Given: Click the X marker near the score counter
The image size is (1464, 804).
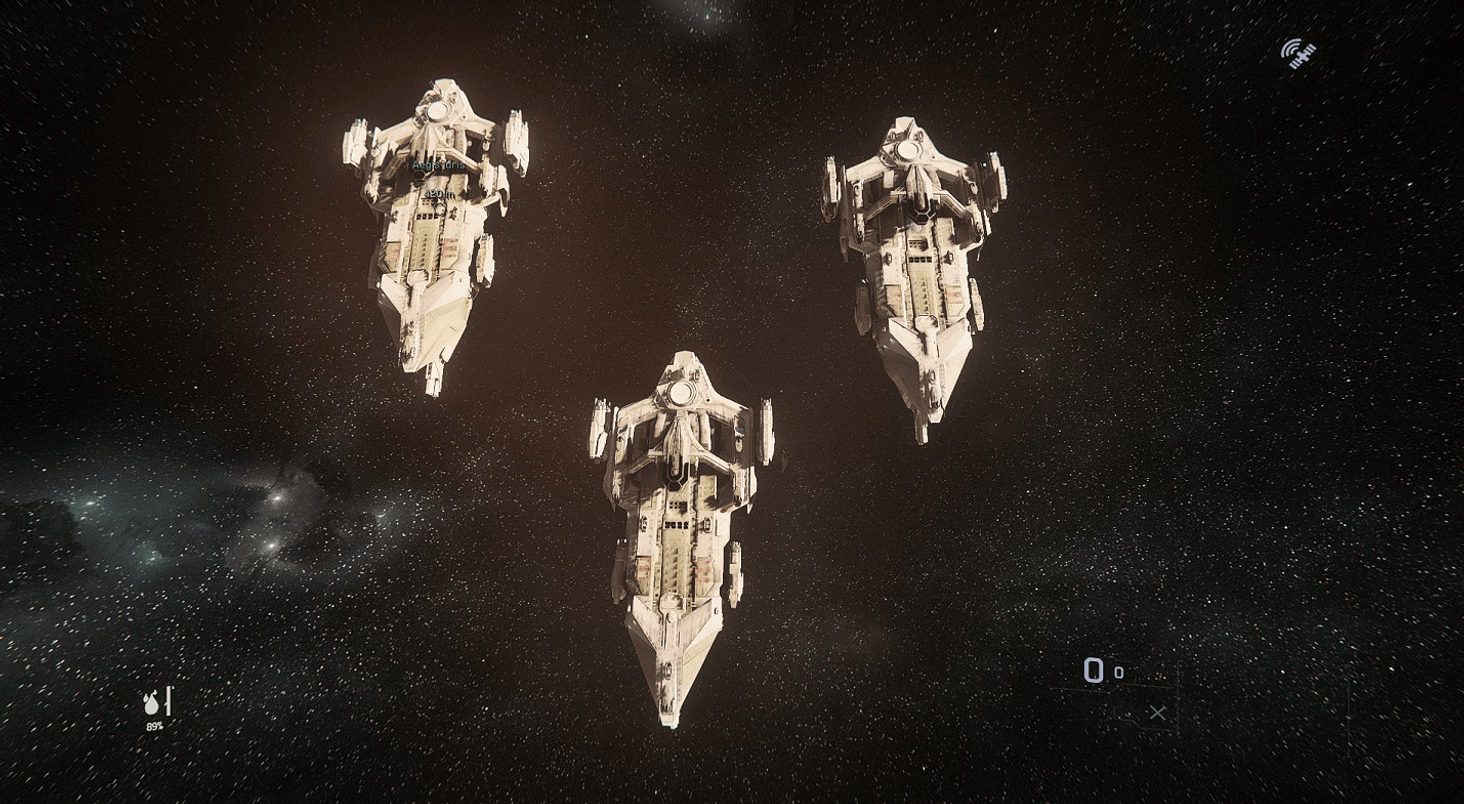Looking at the screenshot, I should 1157,712.
